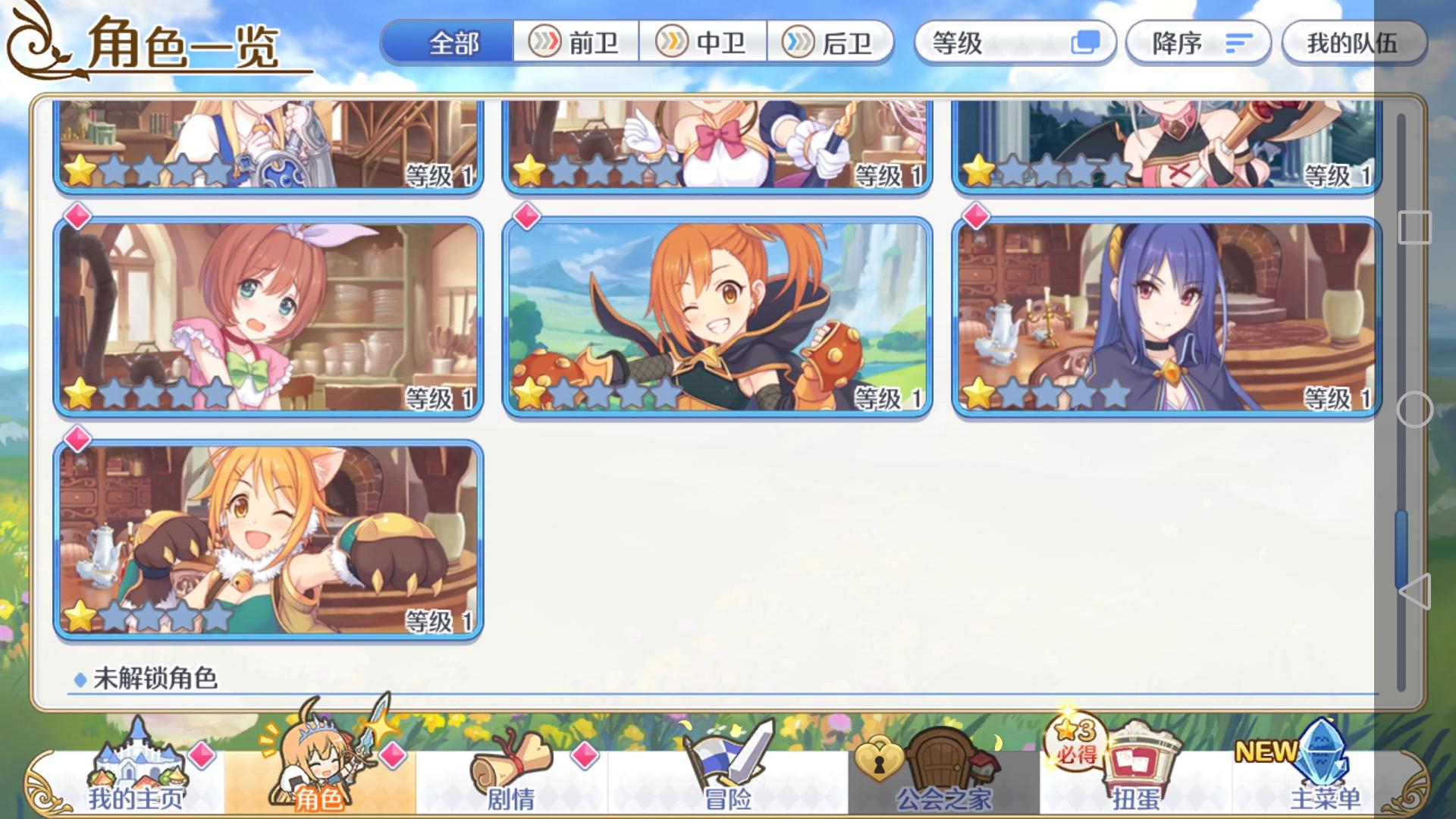Open the 等级 sorting criteria dropdown
The height and width of the screenshot is (819, 1456).
pos(1016,43)
